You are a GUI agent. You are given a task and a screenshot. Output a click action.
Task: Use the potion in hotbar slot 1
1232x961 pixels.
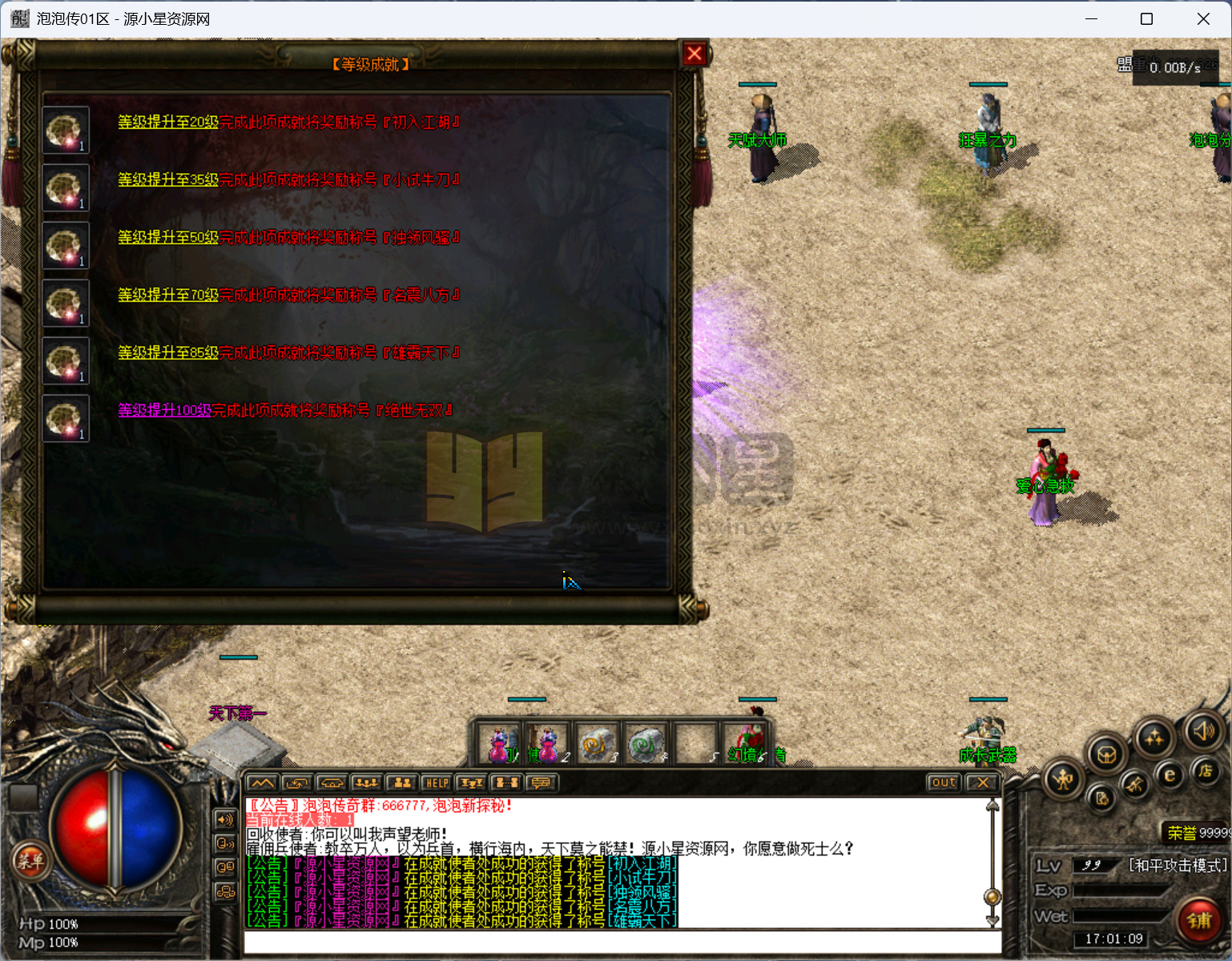pos(499,744)
